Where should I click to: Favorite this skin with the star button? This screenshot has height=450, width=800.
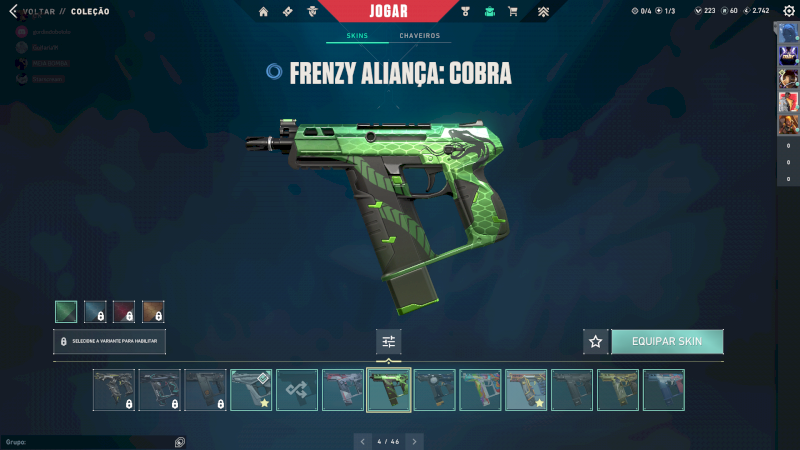click(x=596, y=341)
